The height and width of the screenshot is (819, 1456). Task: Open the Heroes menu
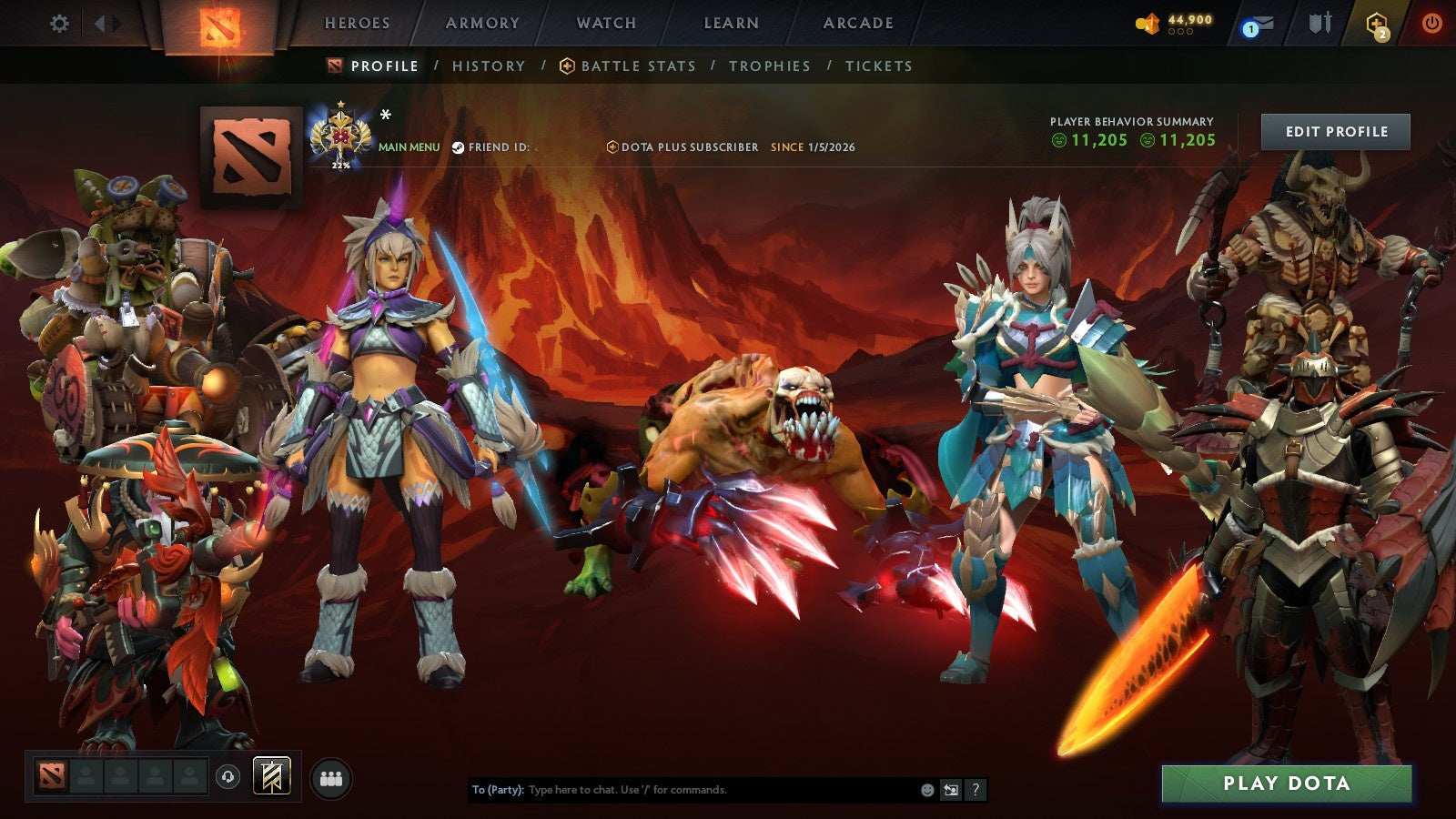(358, 23)
